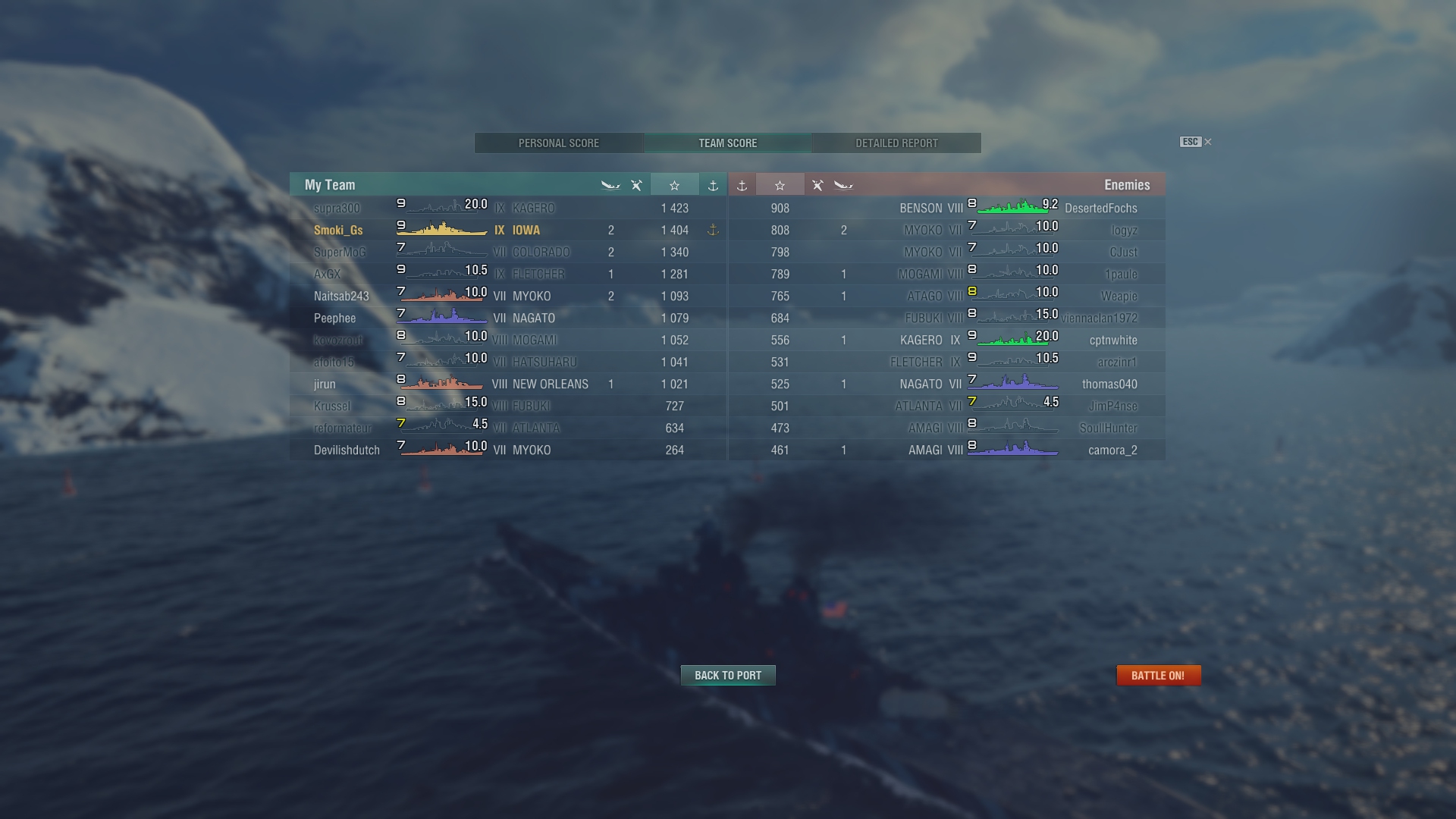Select Devilishdutch's Myoko row
The width and height of the screenshot is (1456, 819).
347,450
